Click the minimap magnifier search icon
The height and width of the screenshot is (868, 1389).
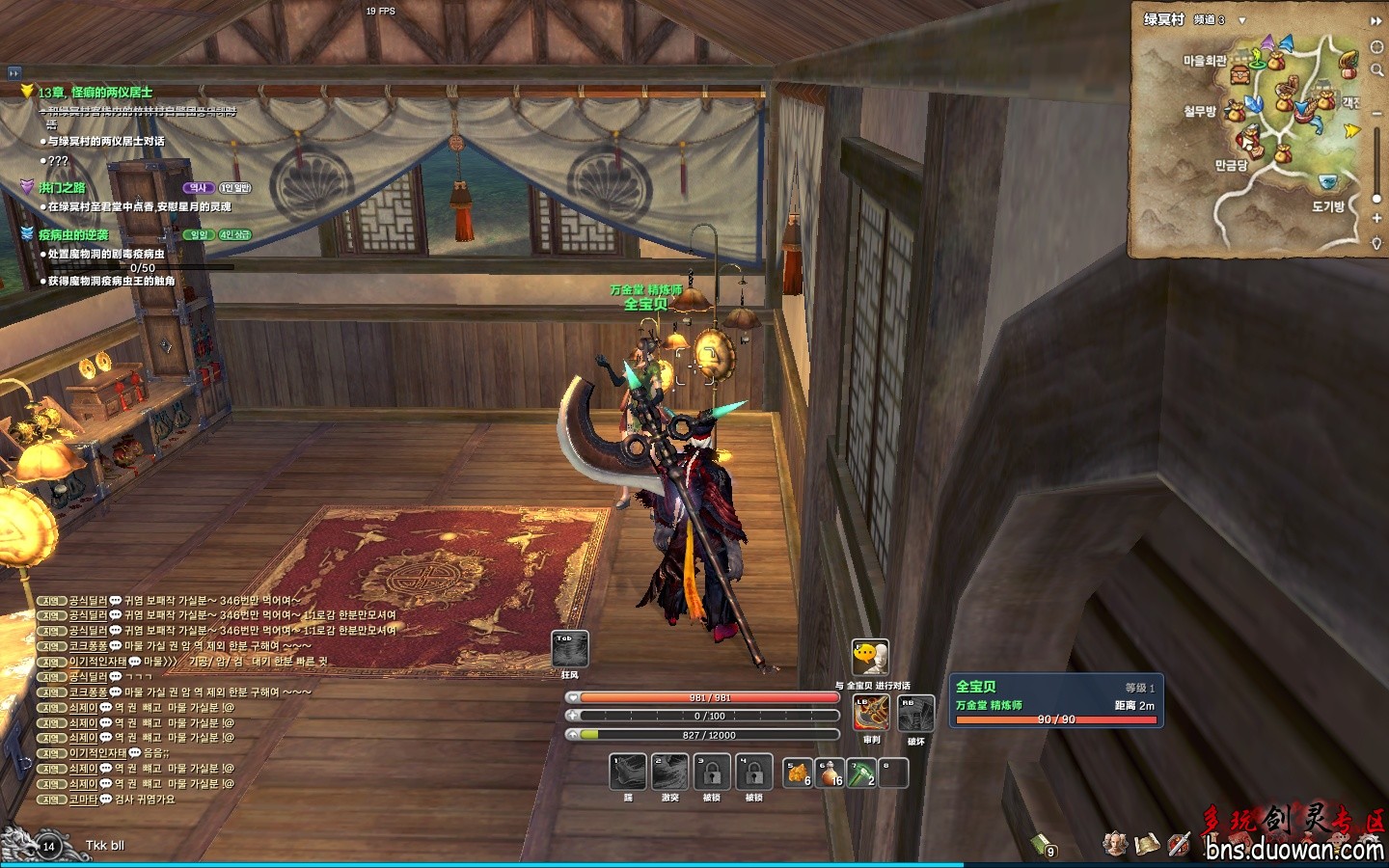point(1376,69)
